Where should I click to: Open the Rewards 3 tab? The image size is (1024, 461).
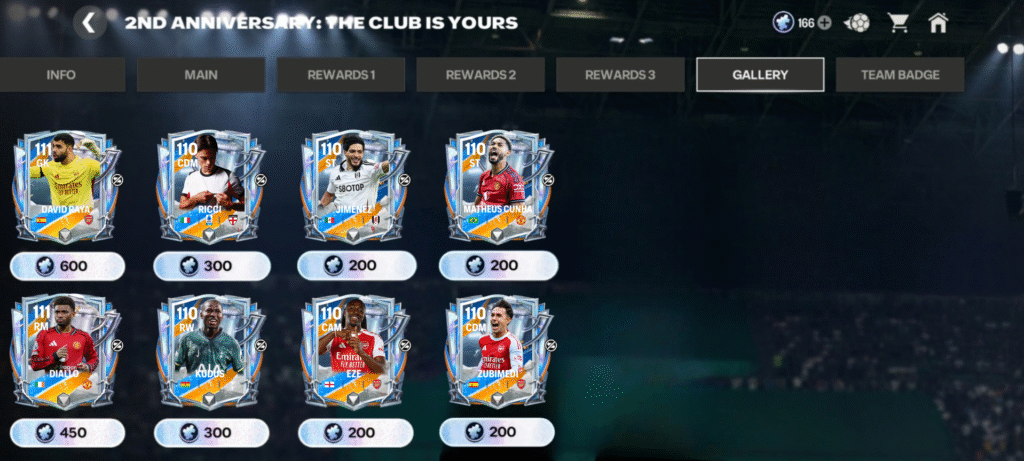click(x=620, y=75)
